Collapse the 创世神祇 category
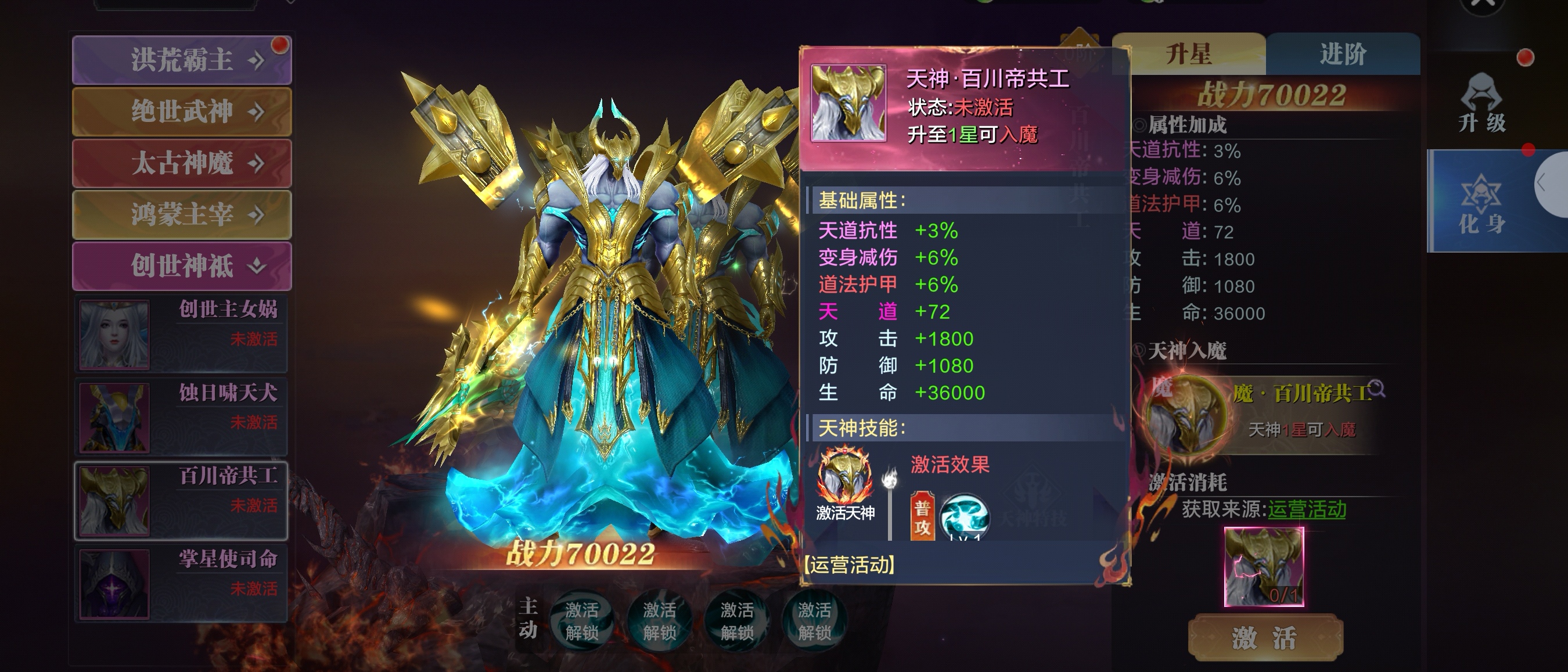This screenshot has height=672, width=1568. 181,266
